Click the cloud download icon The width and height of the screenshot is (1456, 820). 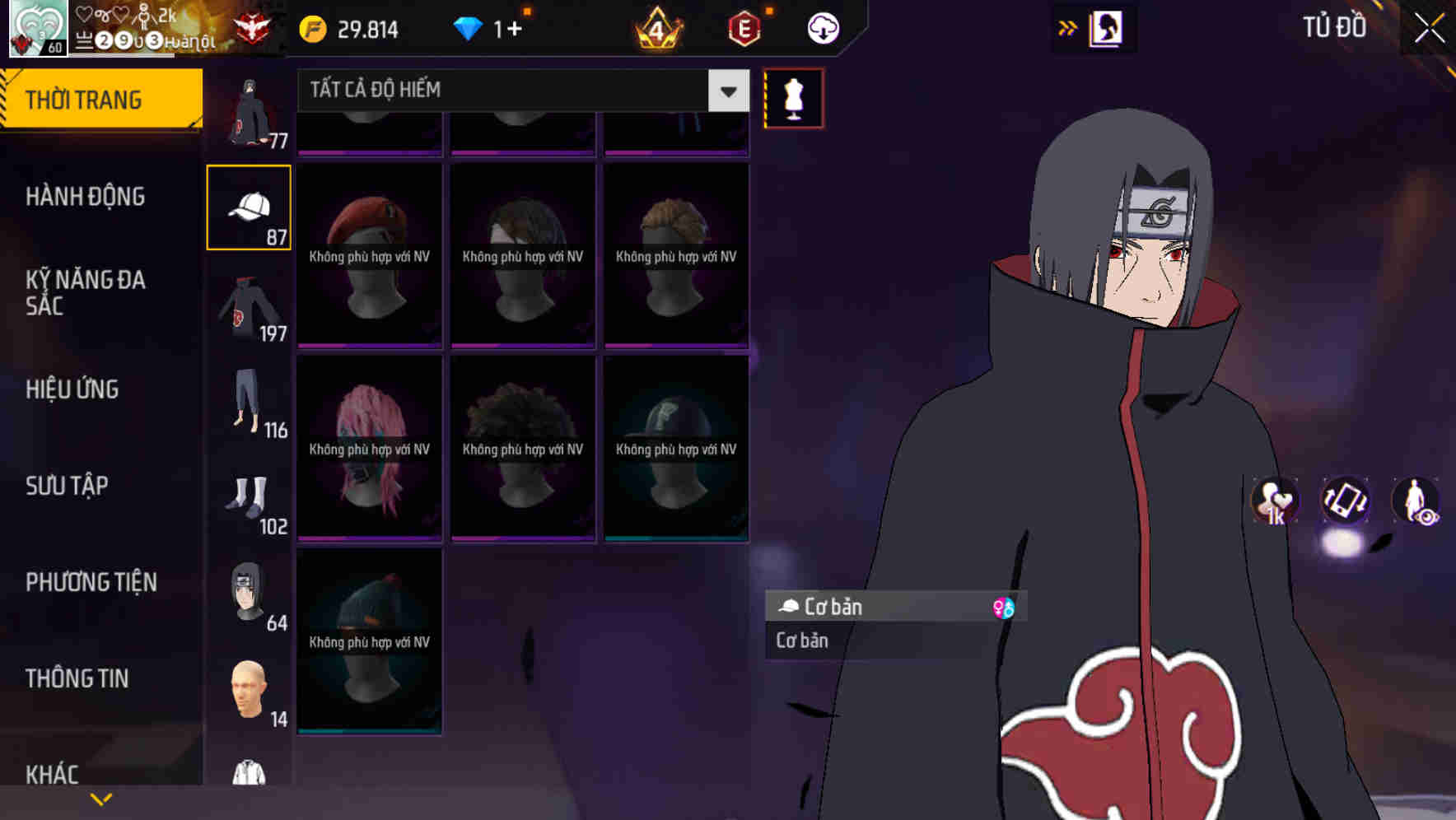pyautogui.click(x=823, y=28)
